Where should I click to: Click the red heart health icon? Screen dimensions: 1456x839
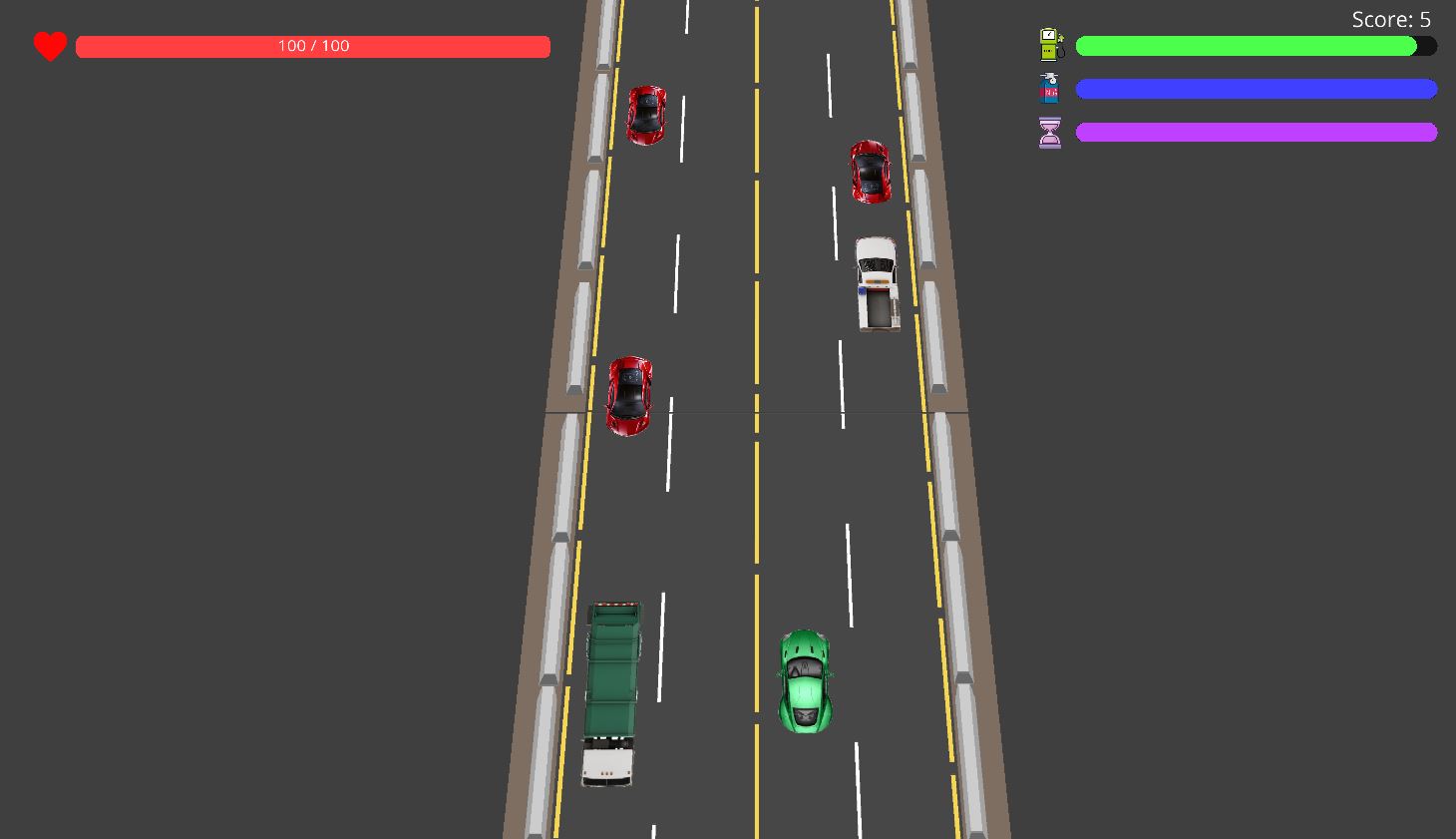[49, 45]
